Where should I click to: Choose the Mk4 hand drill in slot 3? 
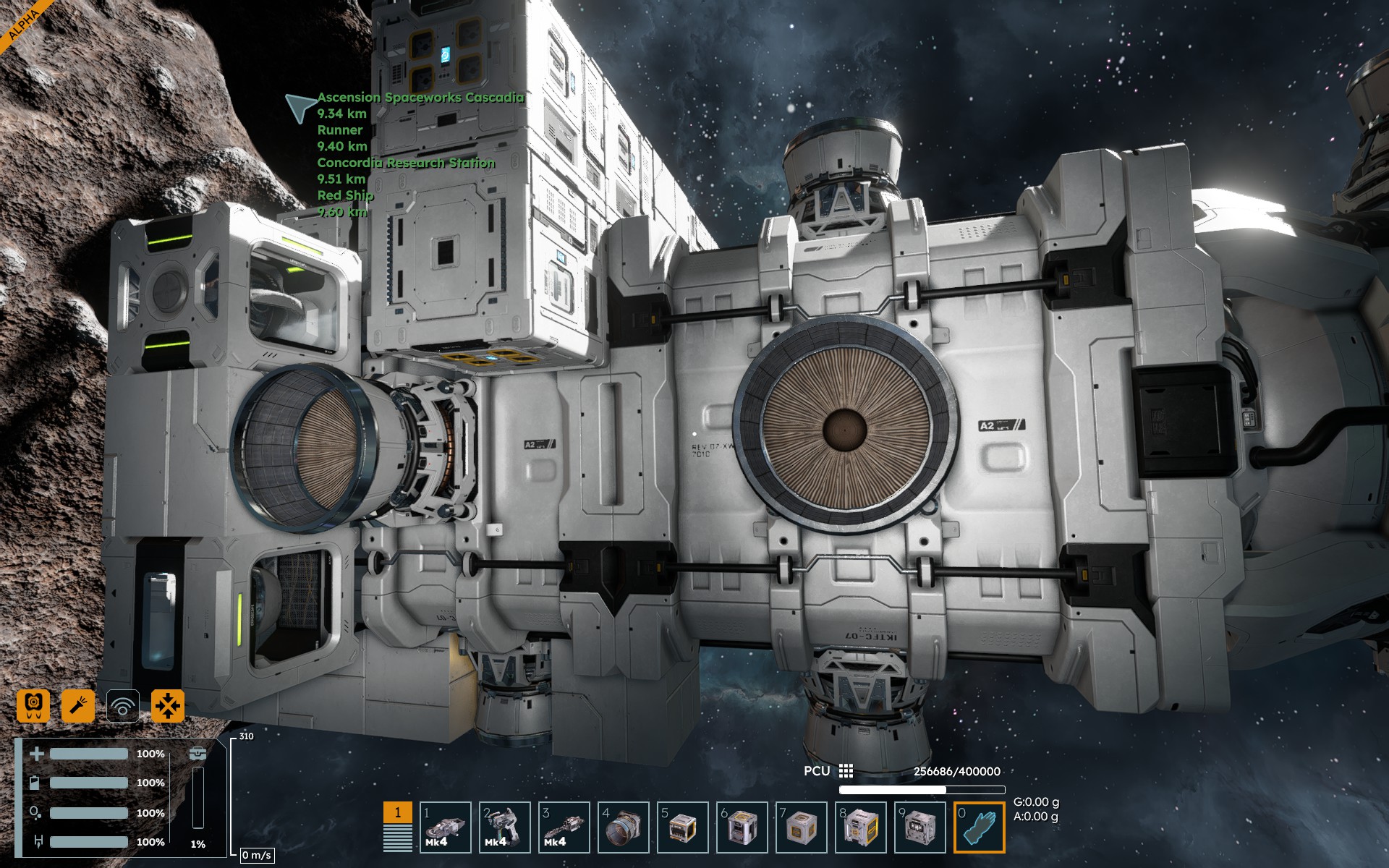point(564,827)
